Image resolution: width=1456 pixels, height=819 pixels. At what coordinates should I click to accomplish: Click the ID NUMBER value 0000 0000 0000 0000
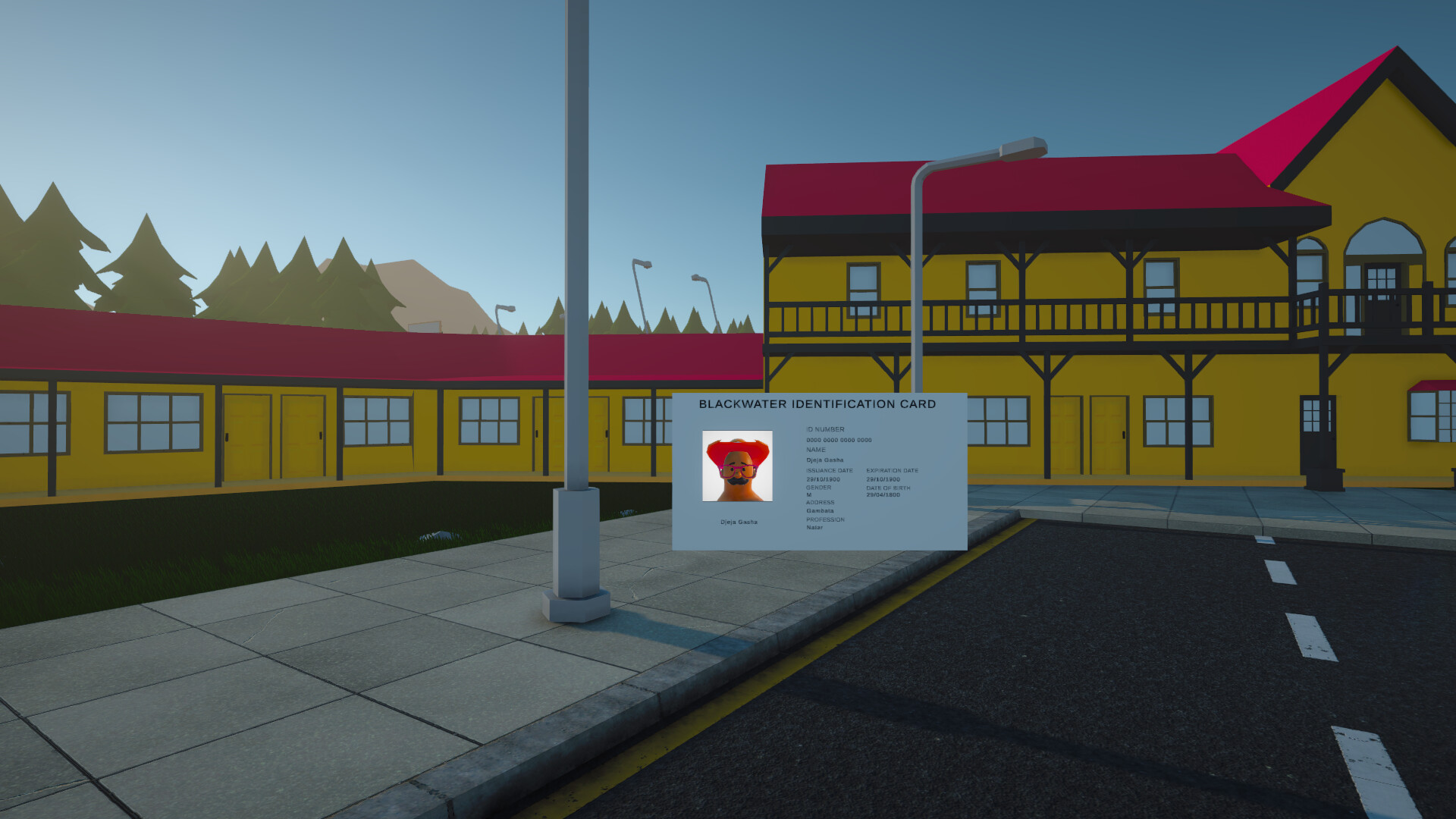(838, 440)
